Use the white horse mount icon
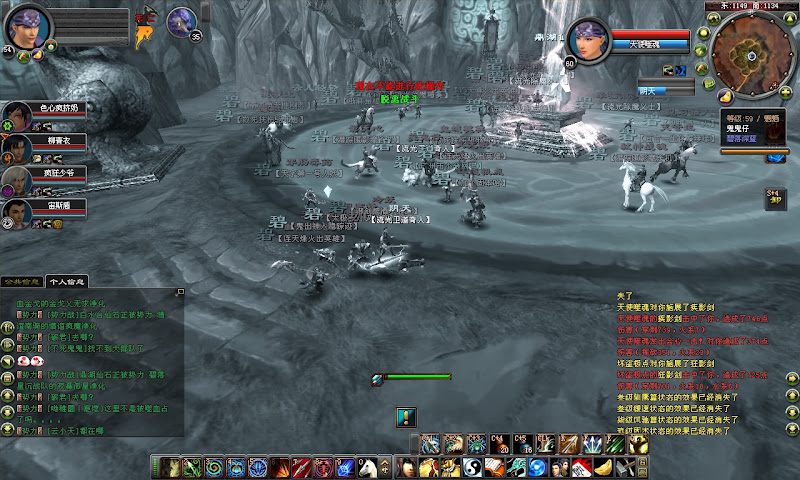This screenshot has height=480, width=800. click(367, 467)
